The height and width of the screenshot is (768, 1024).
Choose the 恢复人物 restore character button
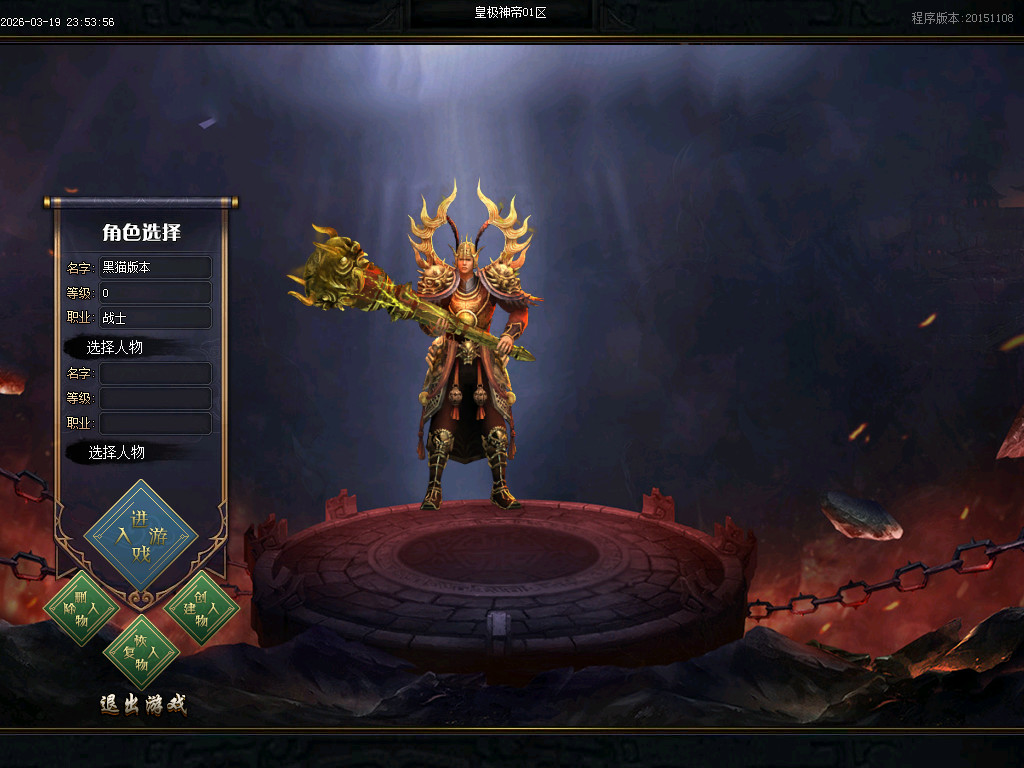(x=141, y=653)
